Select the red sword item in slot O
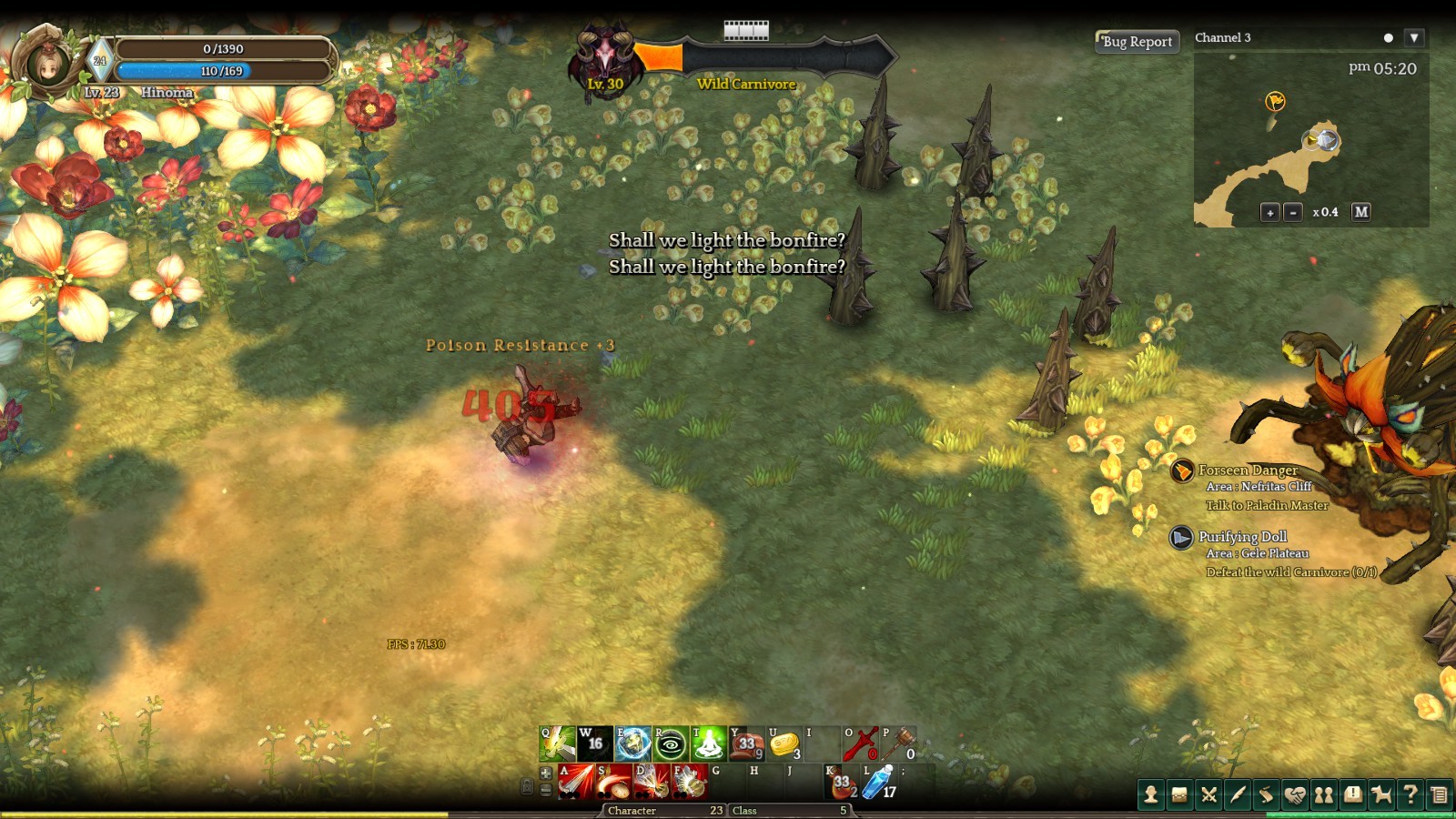1456x819 pixels. pyautogui.click(x=860, y=744)
